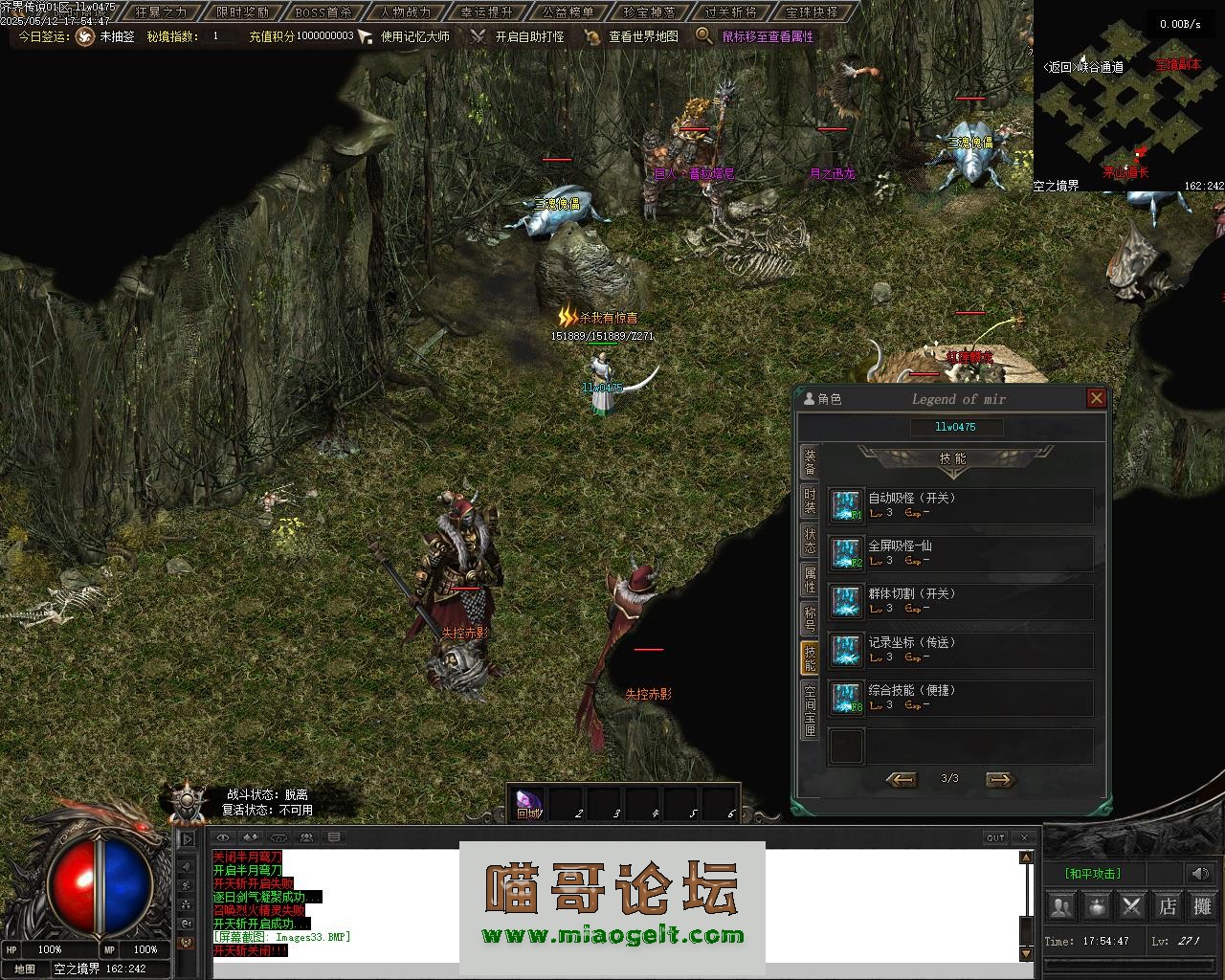Select the 记录坐标（传送） skill
The image size is (1225, 980).
pyautogui.click(x=960, y=650)
